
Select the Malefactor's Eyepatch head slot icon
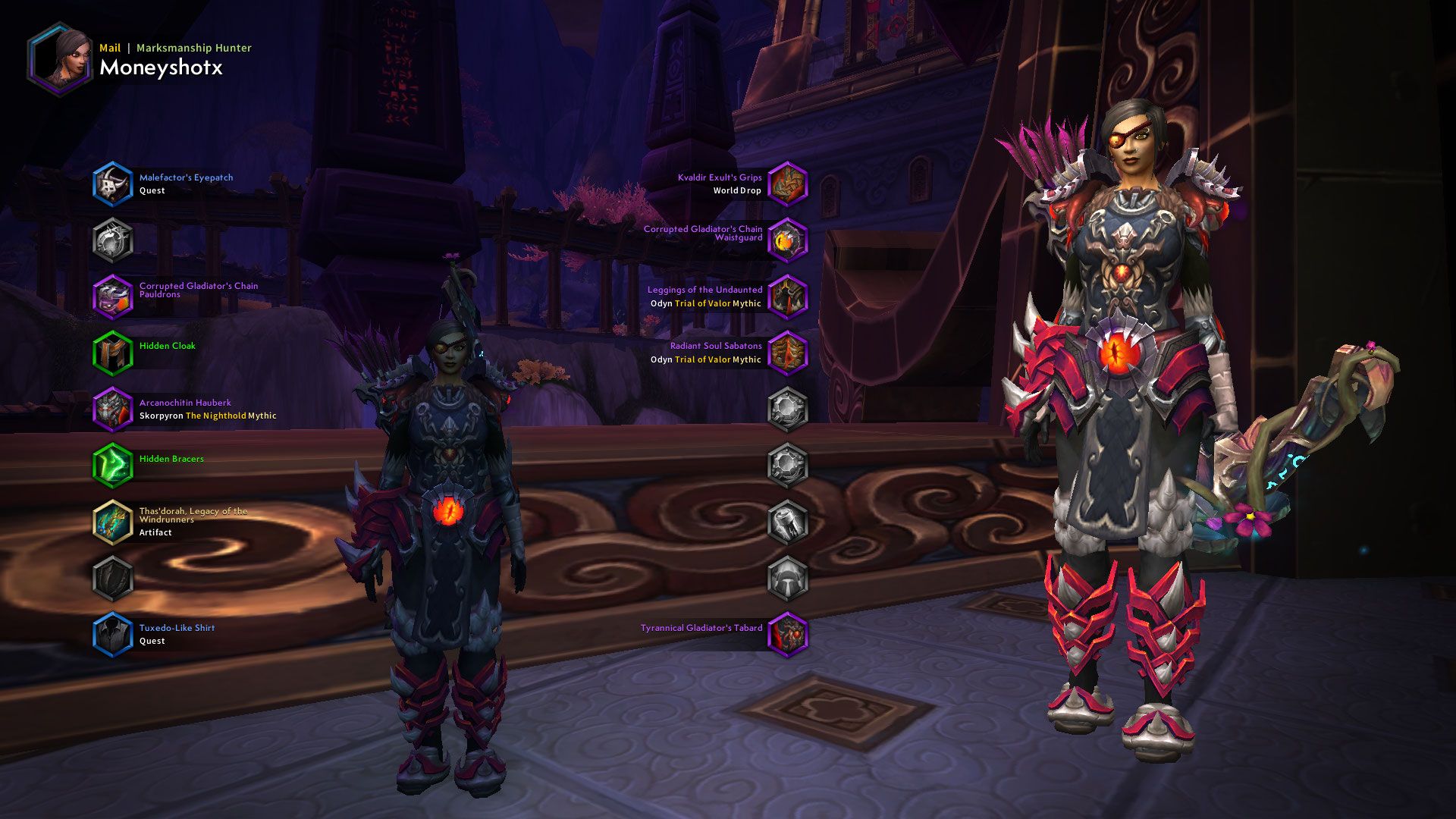point(114,184)
